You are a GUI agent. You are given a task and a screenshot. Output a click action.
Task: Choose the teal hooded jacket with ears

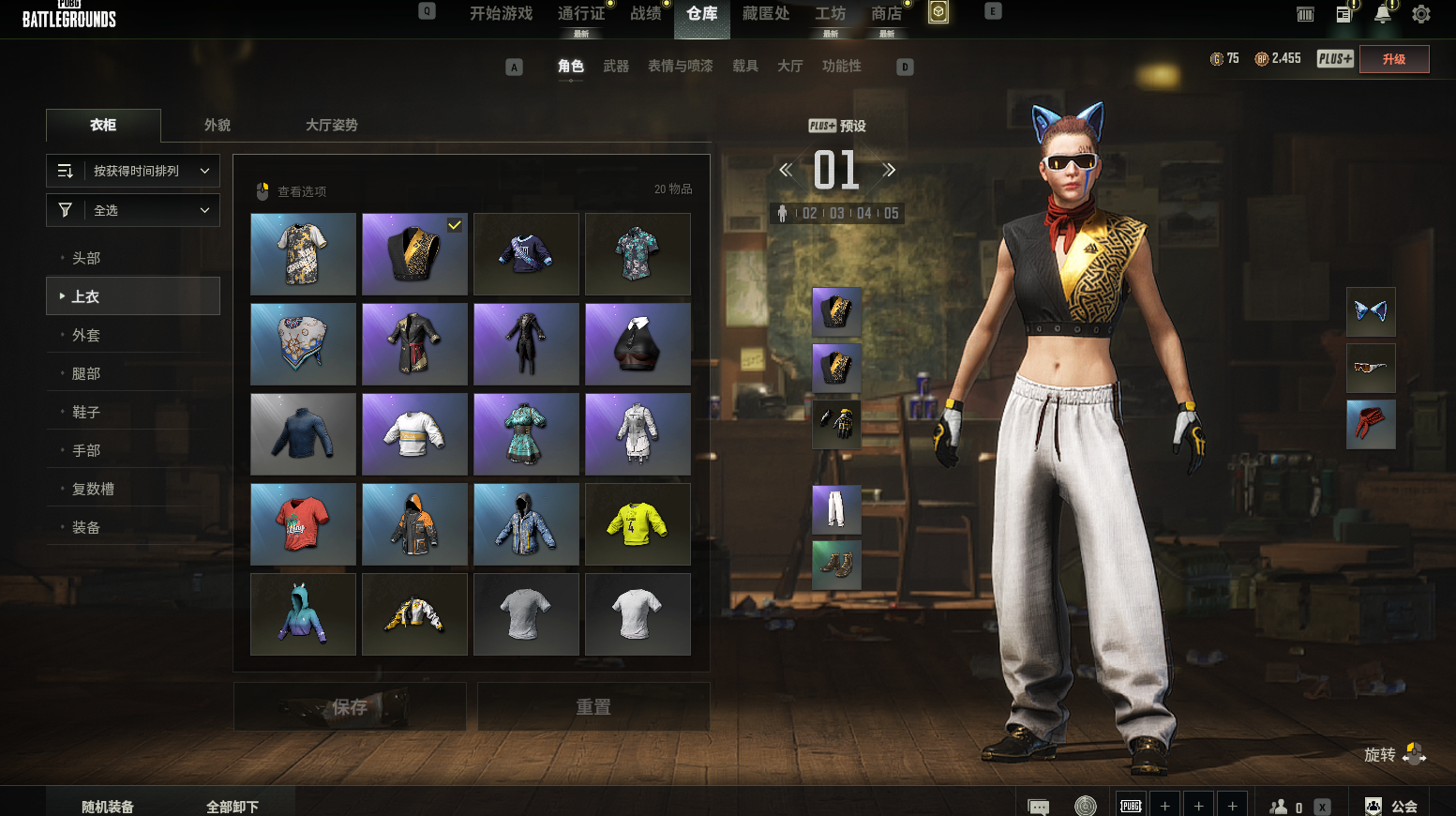click(303, 614)
